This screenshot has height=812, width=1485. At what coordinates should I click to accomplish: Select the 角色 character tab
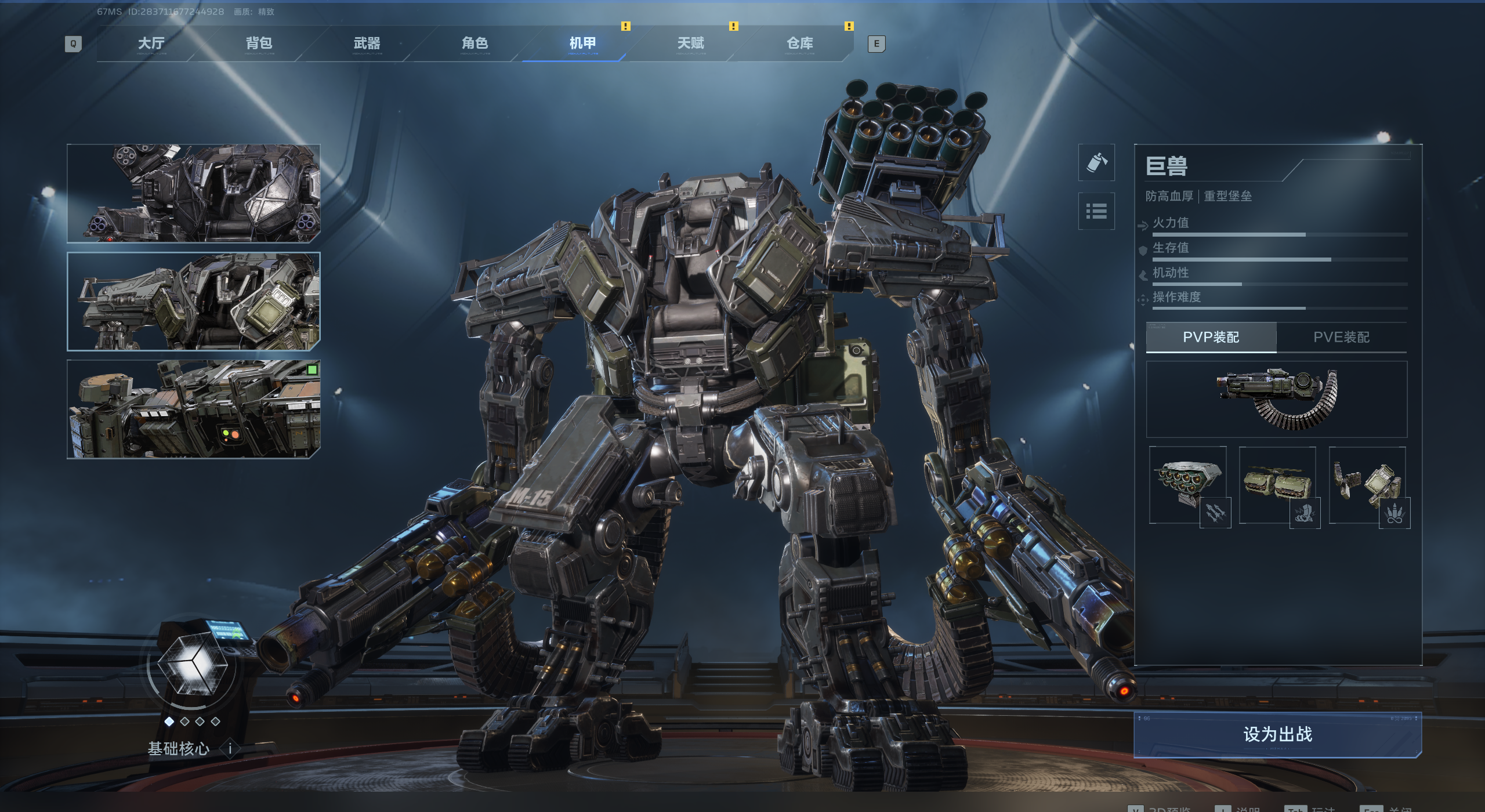(475, 43)
